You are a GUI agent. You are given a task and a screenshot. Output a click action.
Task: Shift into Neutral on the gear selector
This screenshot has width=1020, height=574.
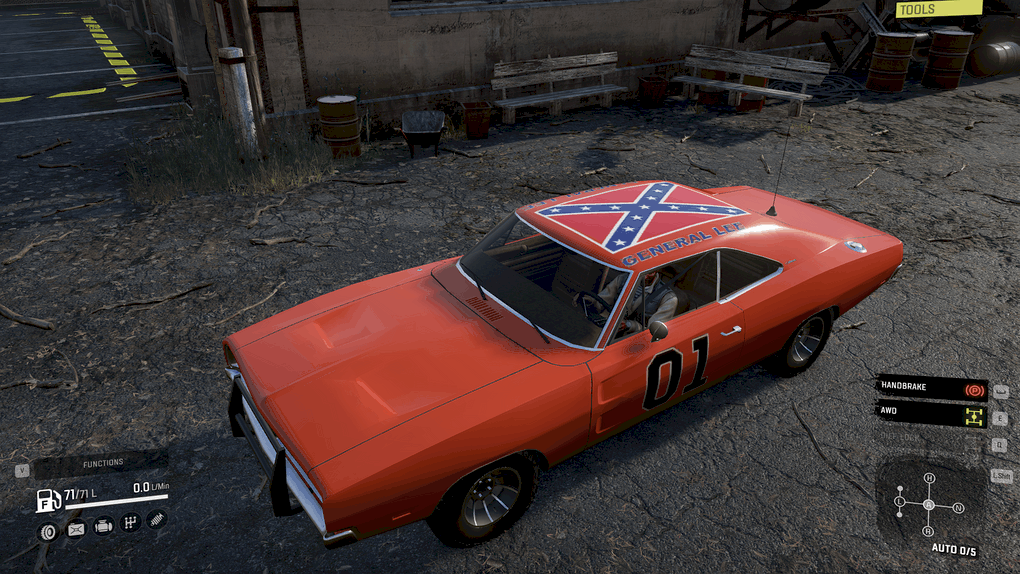[959, 508]
